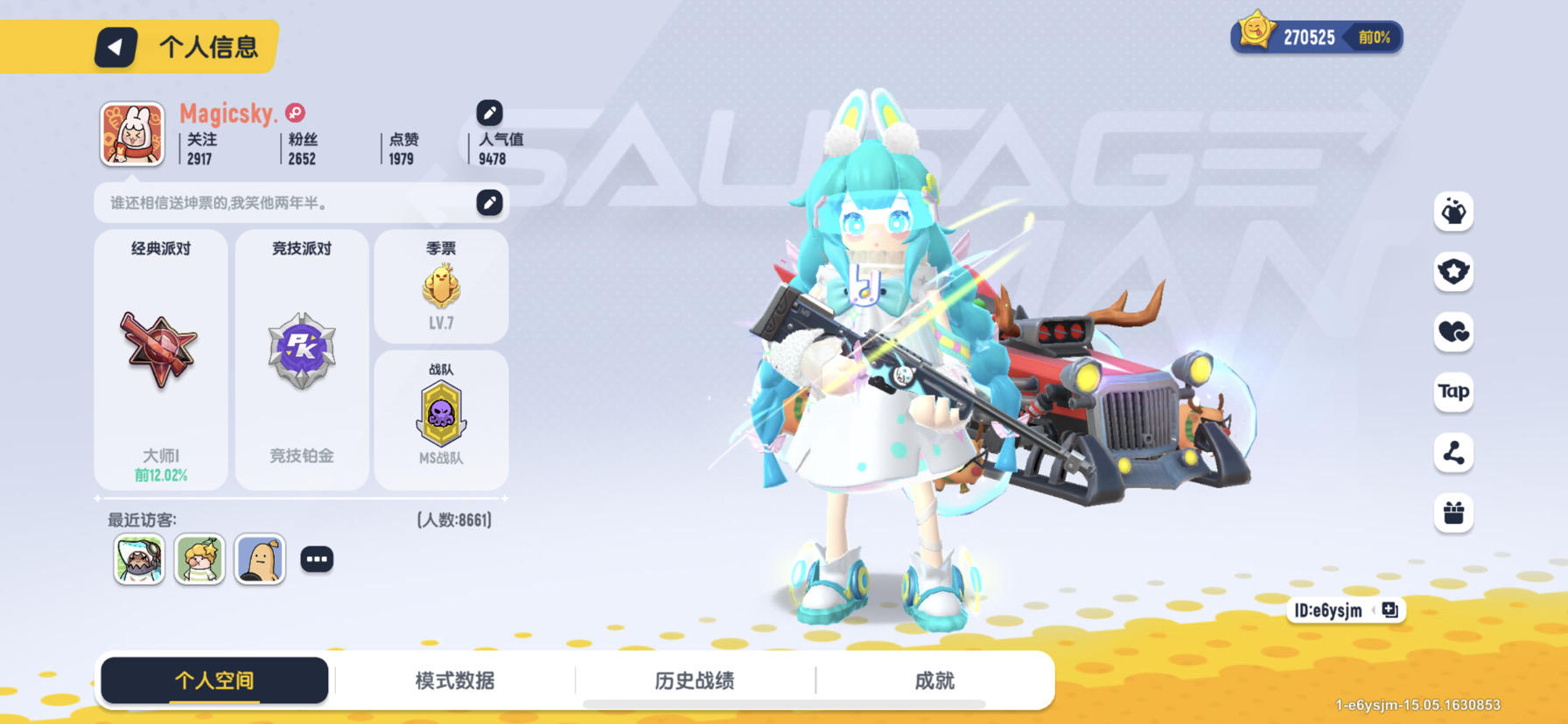
Task: Switch to the 模式数据 tab
Action: click(x=455, y=680)
